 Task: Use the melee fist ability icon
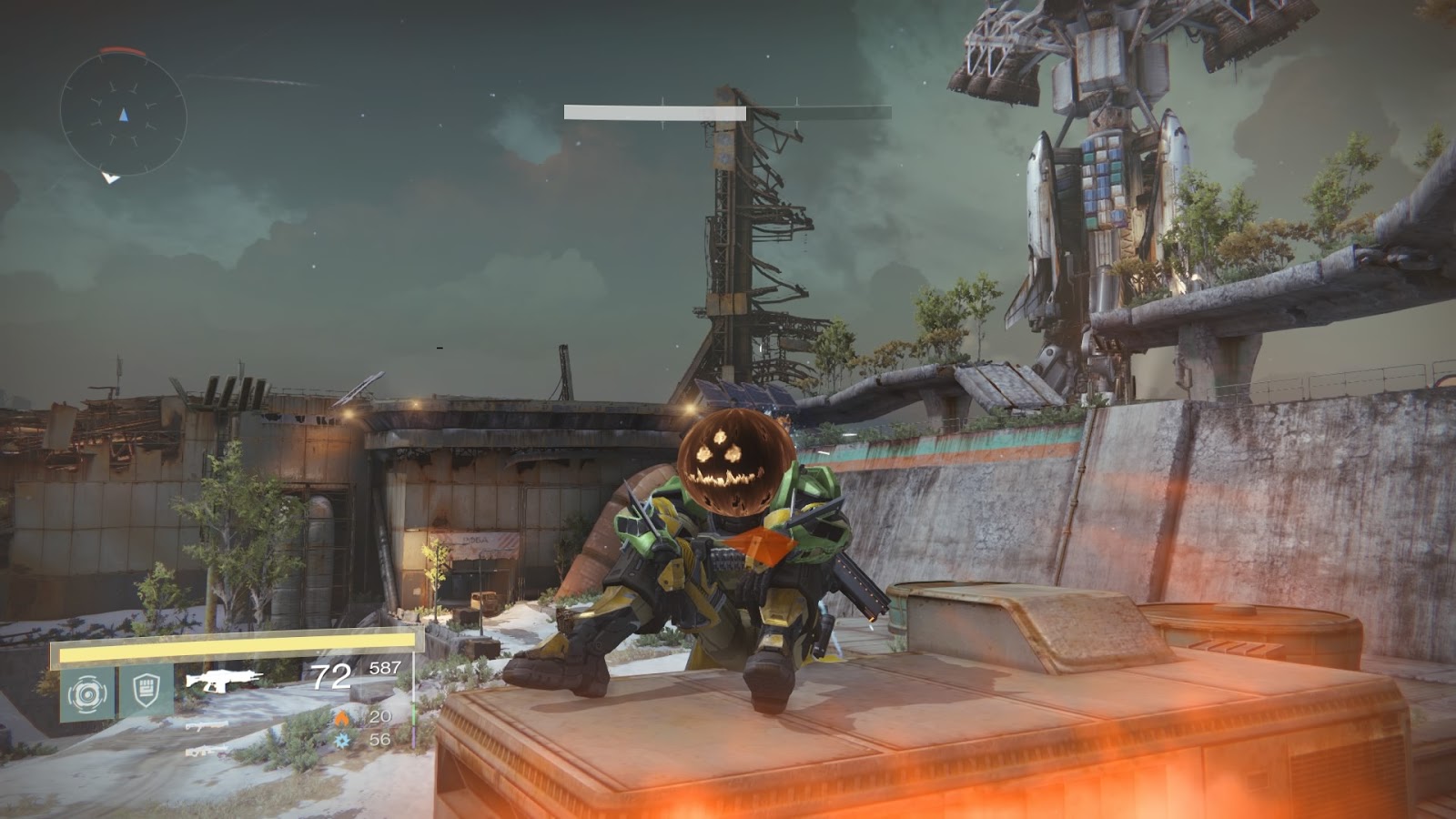[146, 692]
